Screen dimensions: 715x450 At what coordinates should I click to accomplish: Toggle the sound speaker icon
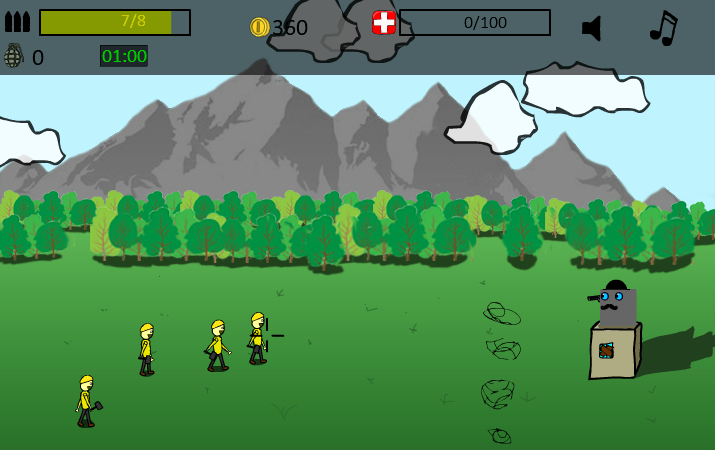pos(592,28)
